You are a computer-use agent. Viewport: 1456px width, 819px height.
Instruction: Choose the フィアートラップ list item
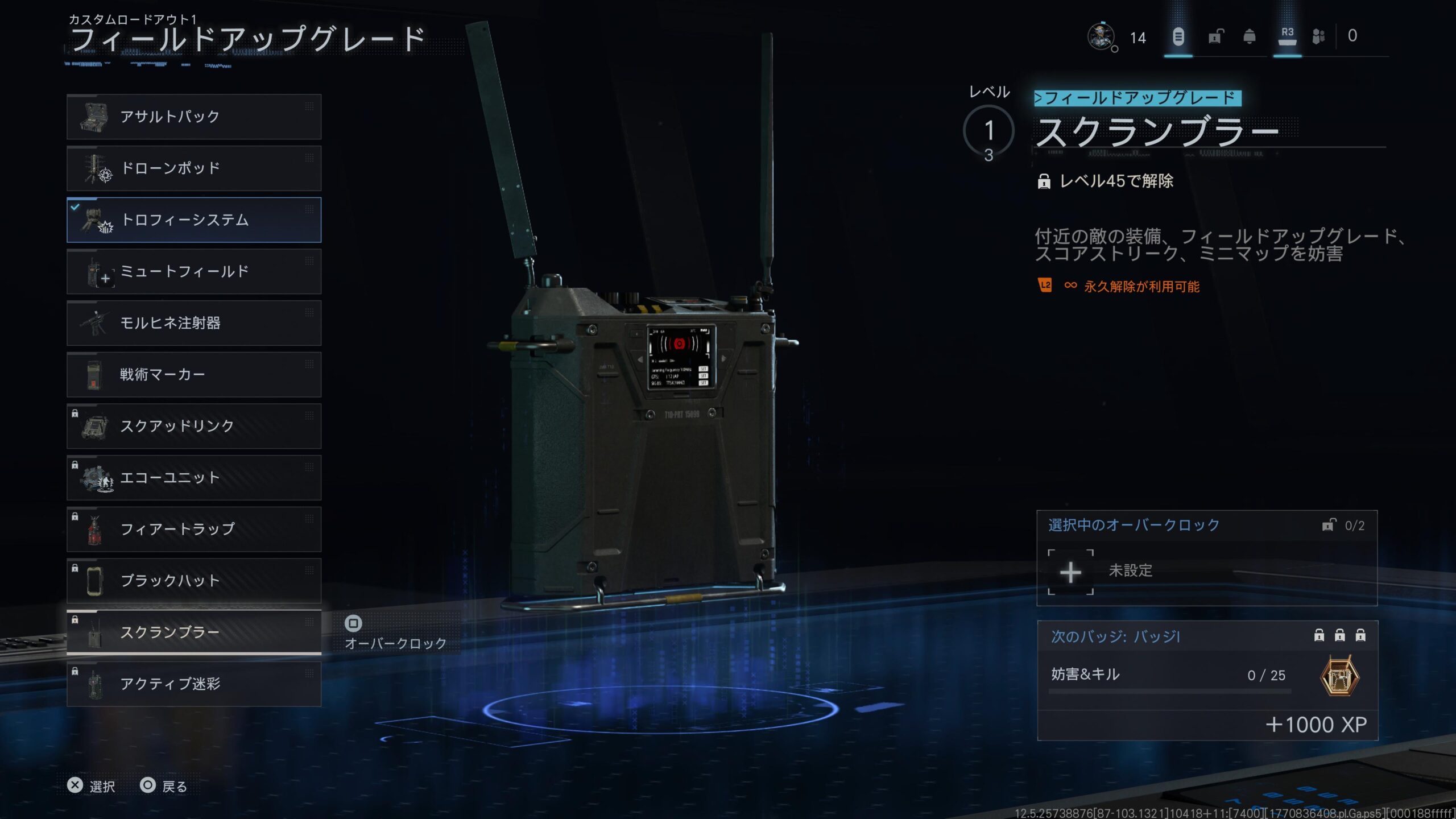tap(193, 529)
